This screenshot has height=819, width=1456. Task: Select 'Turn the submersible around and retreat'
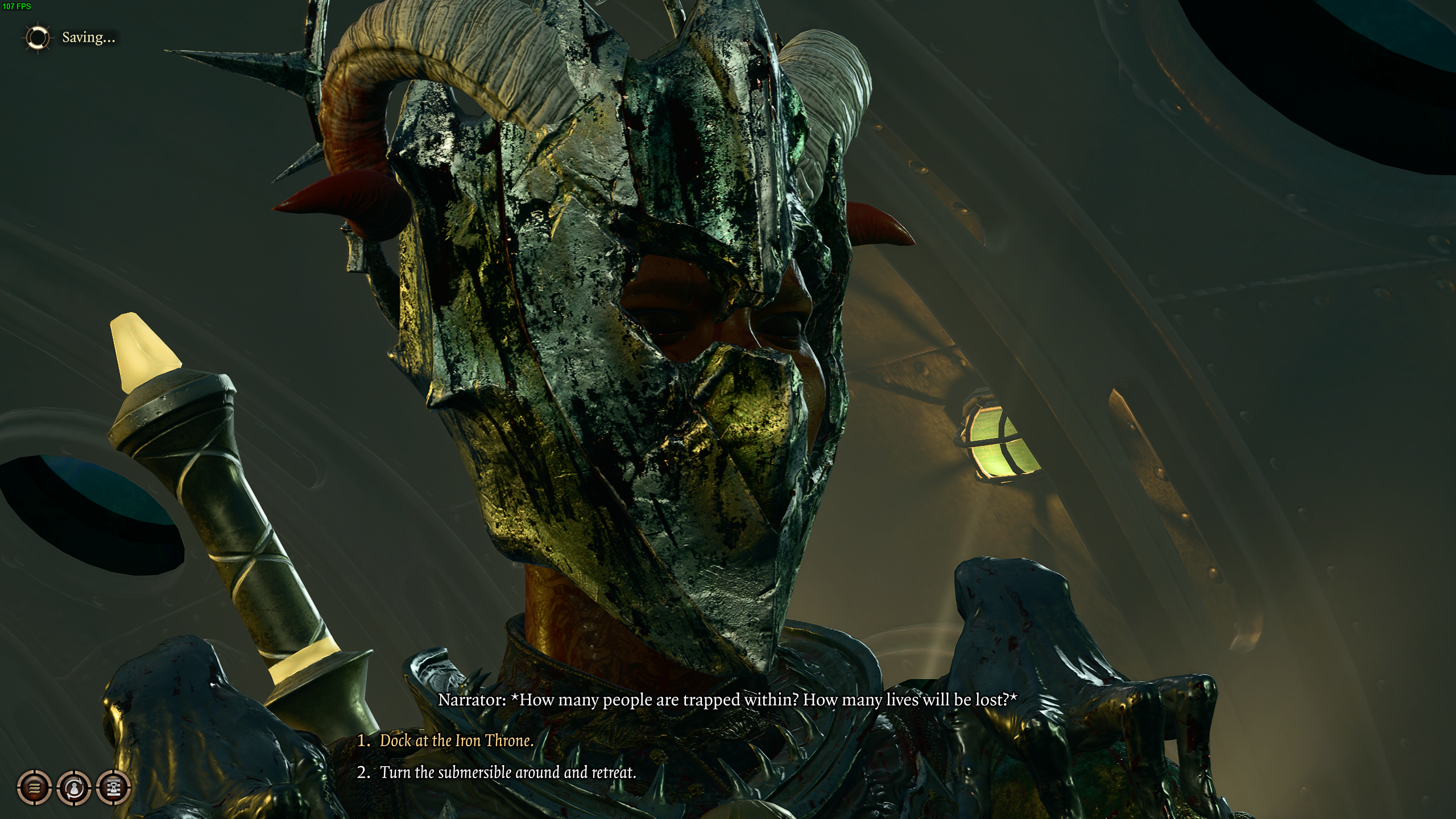507,772
